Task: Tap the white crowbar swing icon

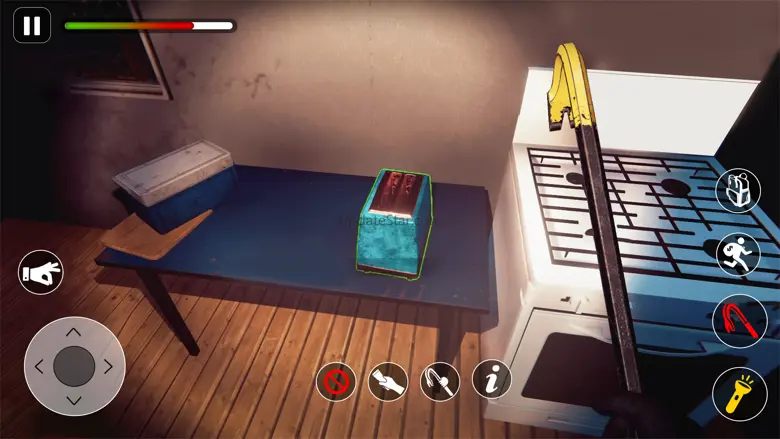Action: [x=440, y=381]
